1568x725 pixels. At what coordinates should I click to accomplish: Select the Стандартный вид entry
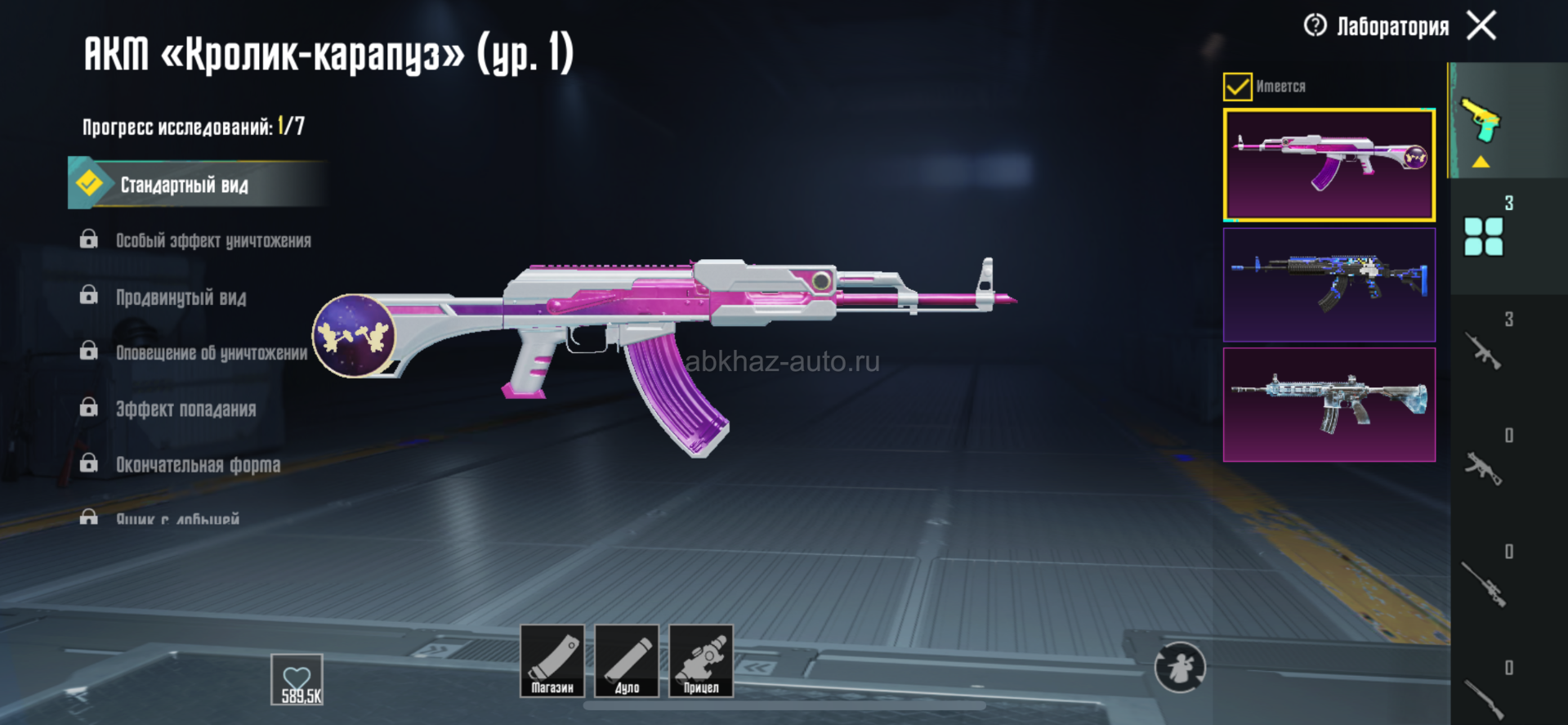183,185
